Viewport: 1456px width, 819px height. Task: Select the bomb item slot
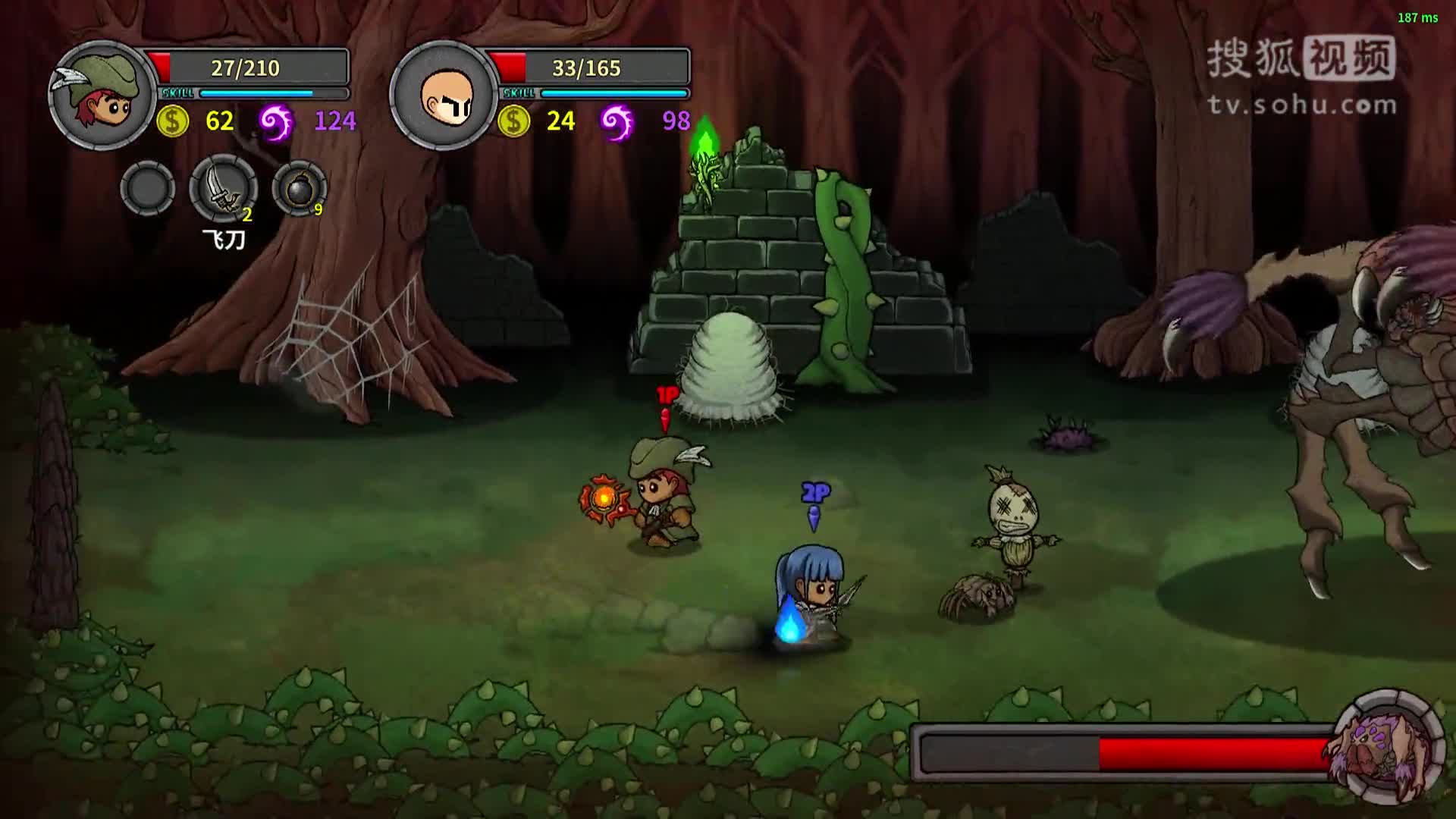point(300,188)
